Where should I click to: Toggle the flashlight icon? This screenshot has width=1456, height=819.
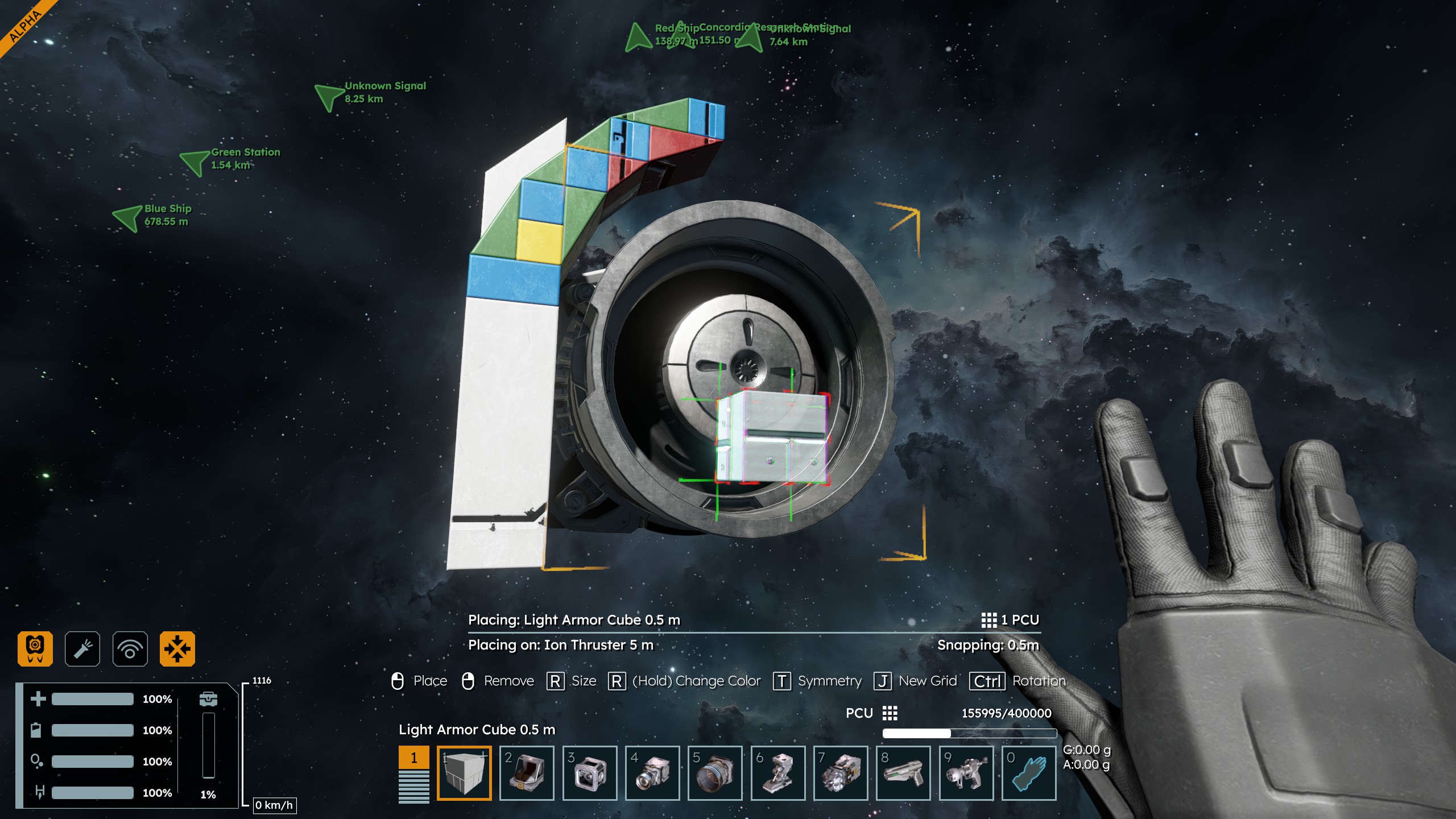pyautogui.click(x=82, y=648)
